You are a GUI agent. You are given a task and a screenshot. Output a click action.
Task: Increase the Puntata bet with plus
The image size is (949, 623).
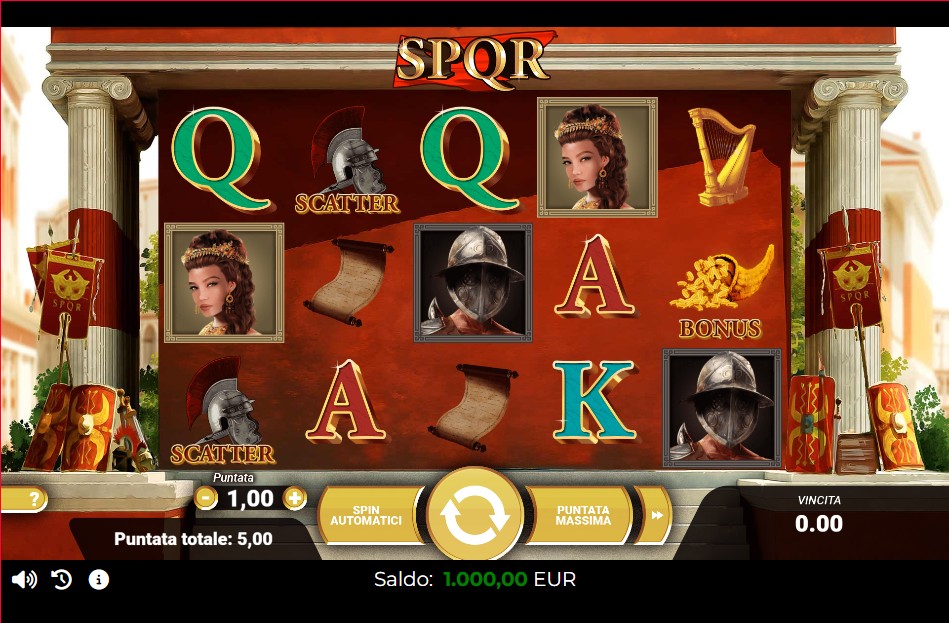294,497
